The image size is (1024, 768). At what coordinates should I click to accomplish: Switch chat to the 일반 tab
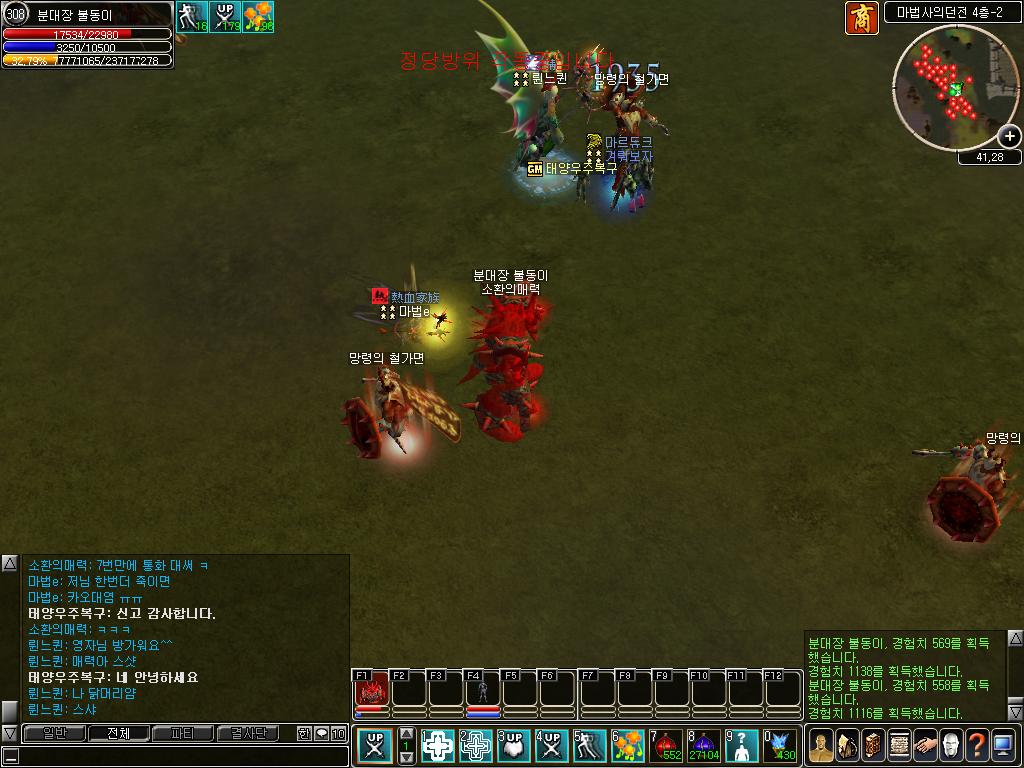[54, 733]
